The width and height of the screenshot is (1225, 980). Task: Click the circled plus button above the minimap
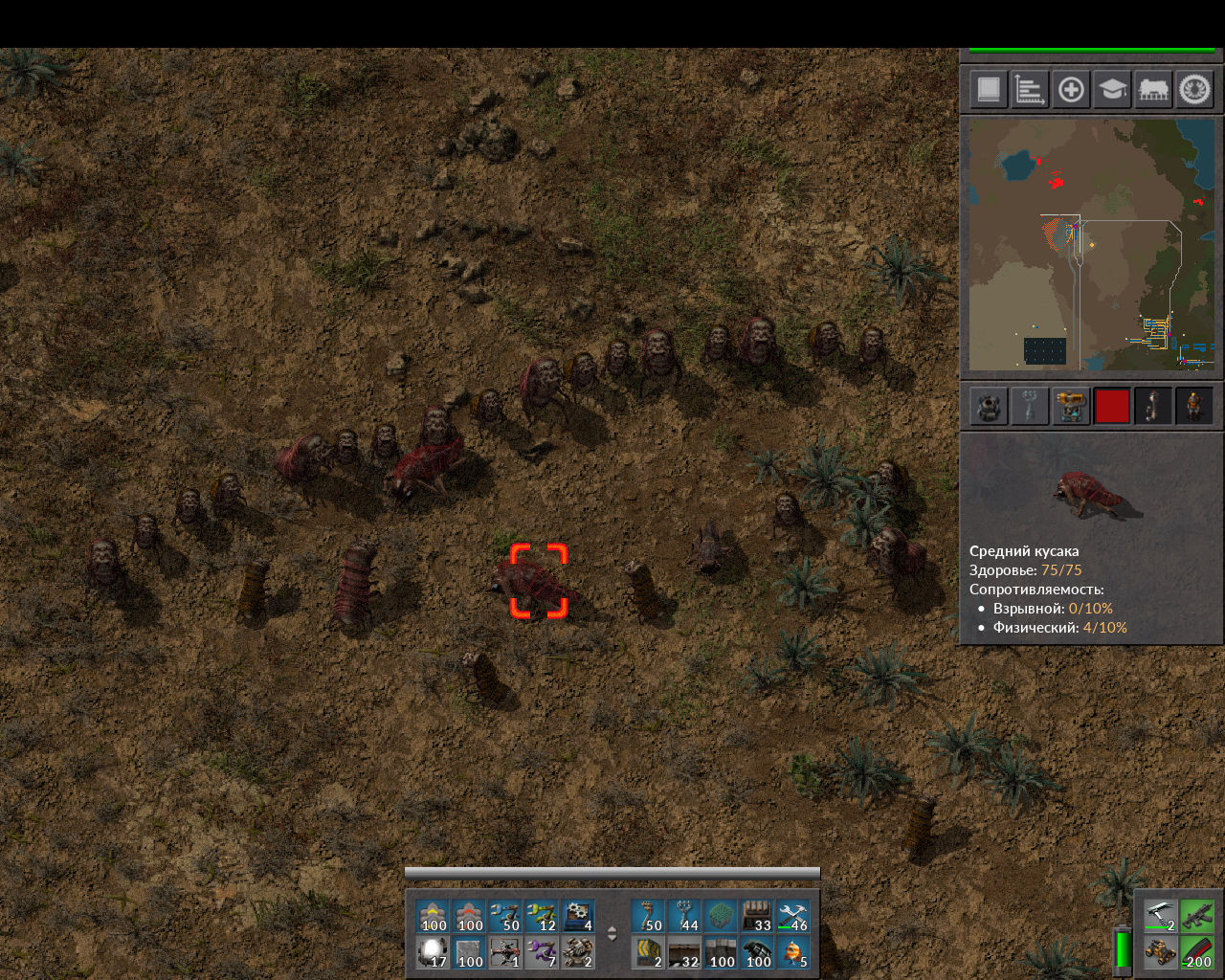(x=1071, y=90)
